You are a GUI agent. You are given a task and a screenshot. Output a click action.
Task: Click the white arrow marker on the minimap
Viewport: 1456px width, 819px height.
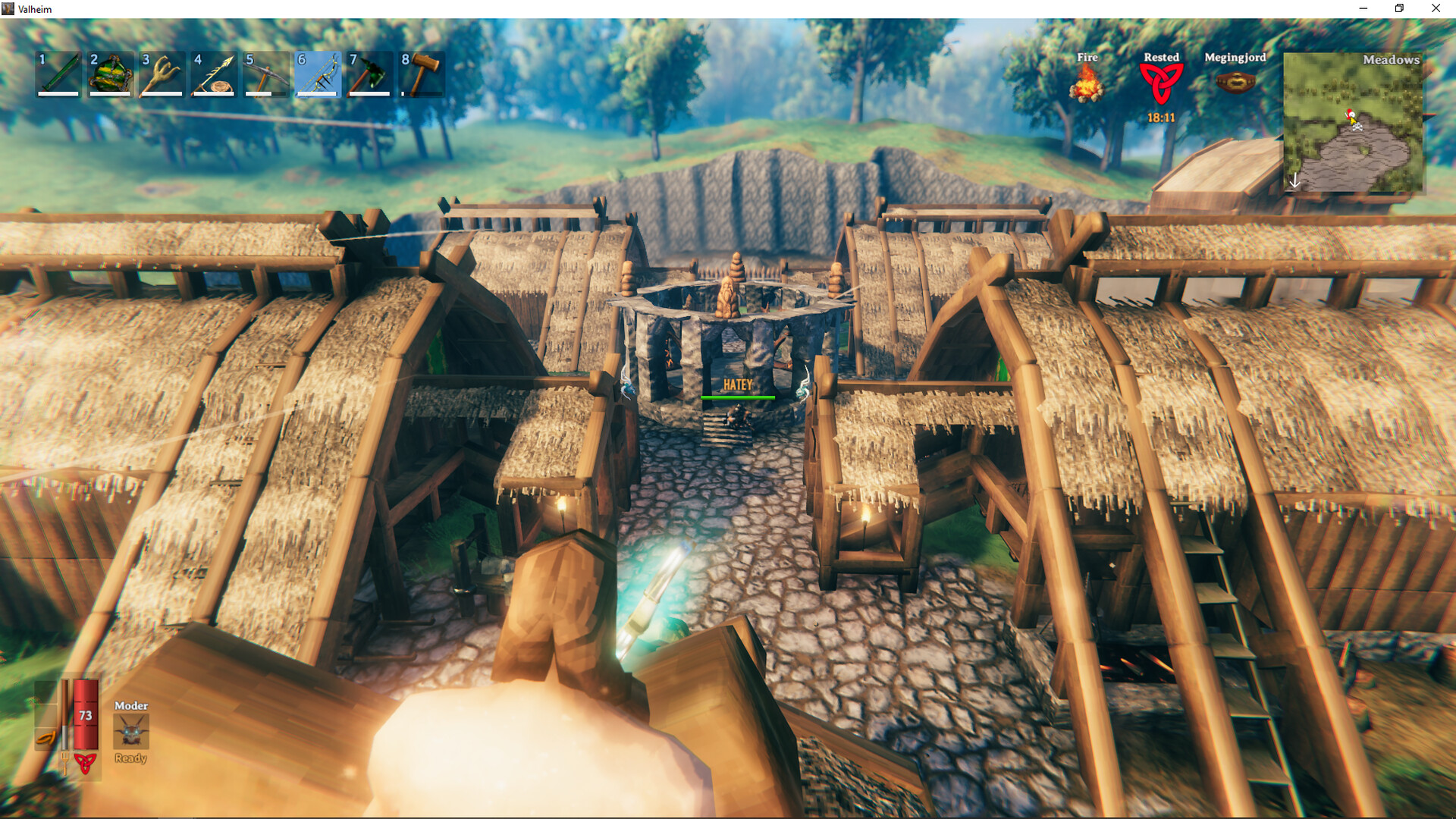point(1295,180)
